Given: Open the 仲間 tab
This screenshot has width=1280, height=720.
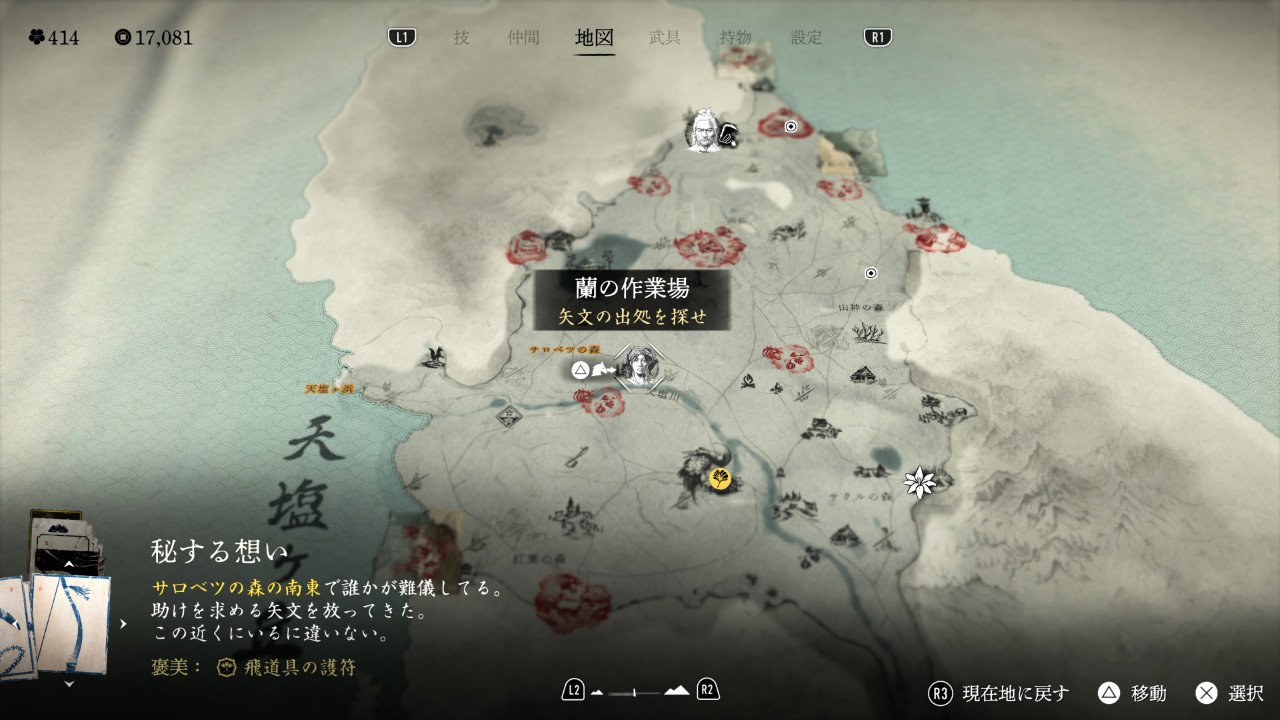Looking at the screenshot, I should point(523,38).
